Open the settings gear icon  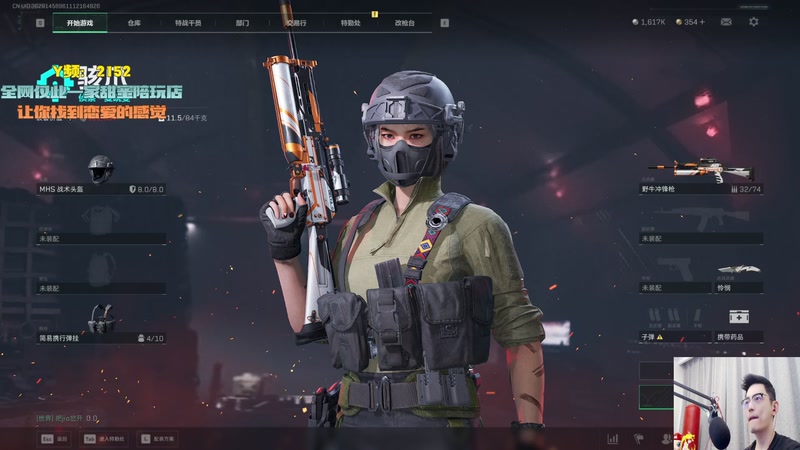pos(754,22)
